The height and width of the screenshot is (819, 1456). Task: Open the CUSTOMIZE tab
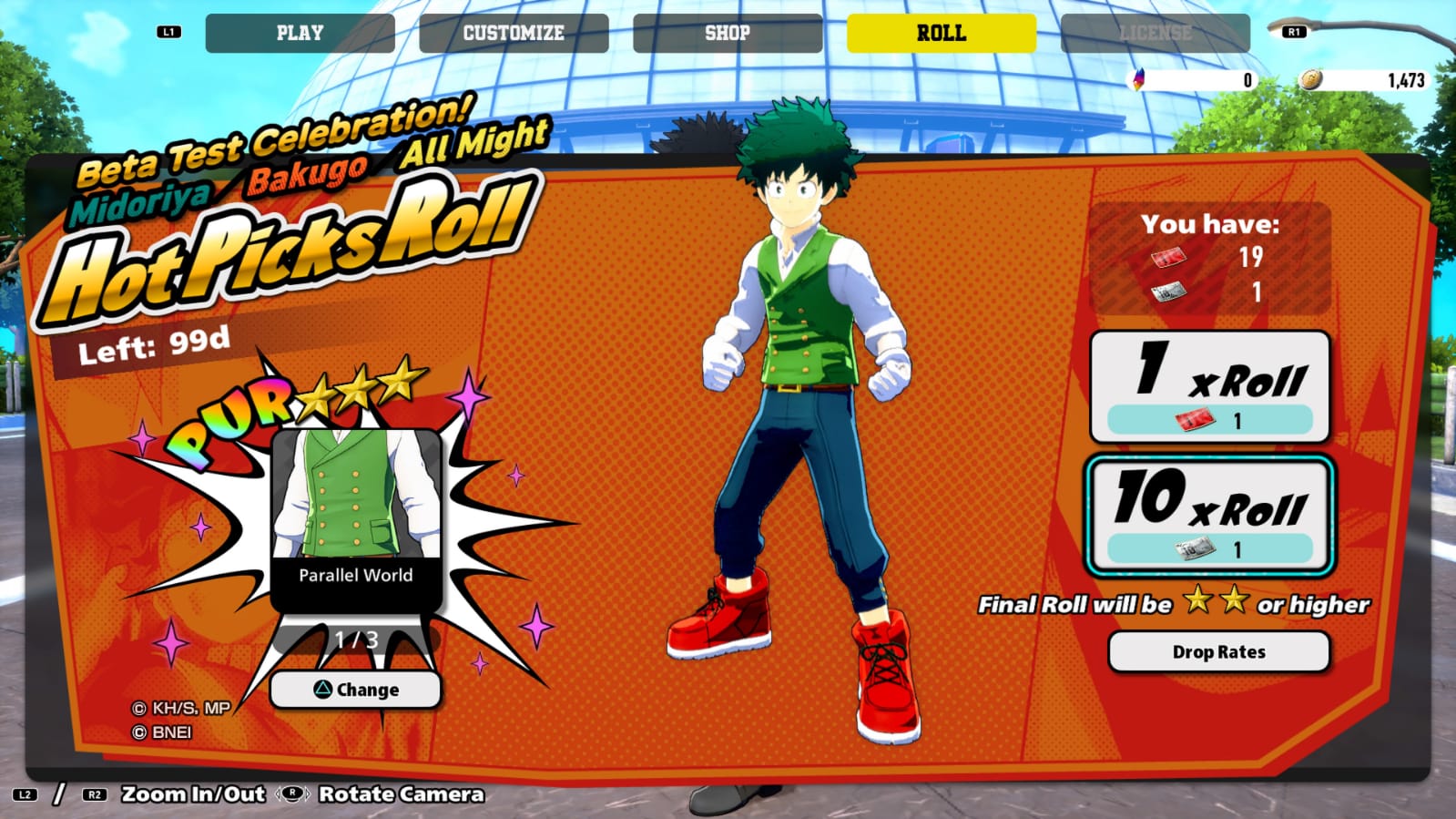coord(514,33)
